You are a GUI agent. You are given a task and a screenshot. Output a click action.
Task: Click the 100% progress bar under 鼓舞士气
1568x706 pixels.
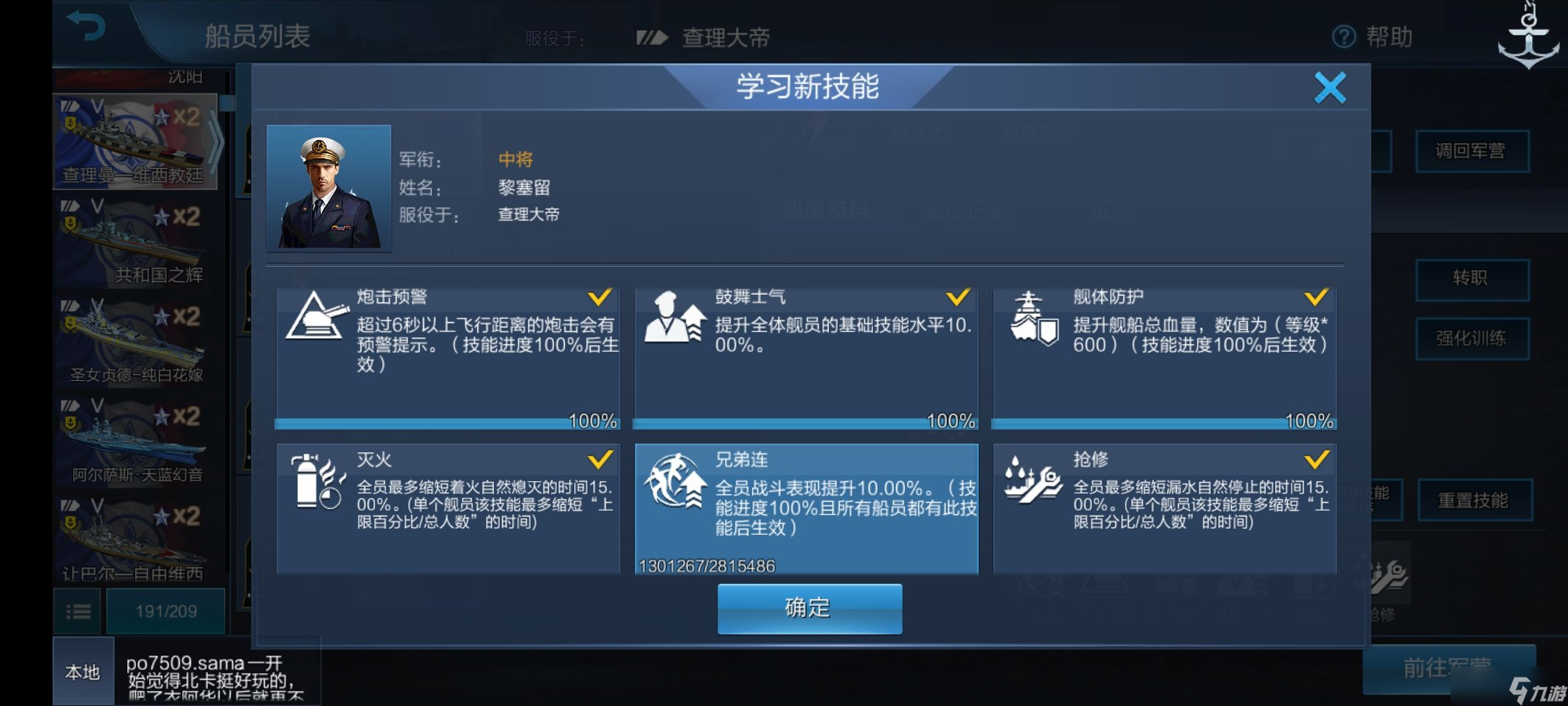(x=805, y=422)
